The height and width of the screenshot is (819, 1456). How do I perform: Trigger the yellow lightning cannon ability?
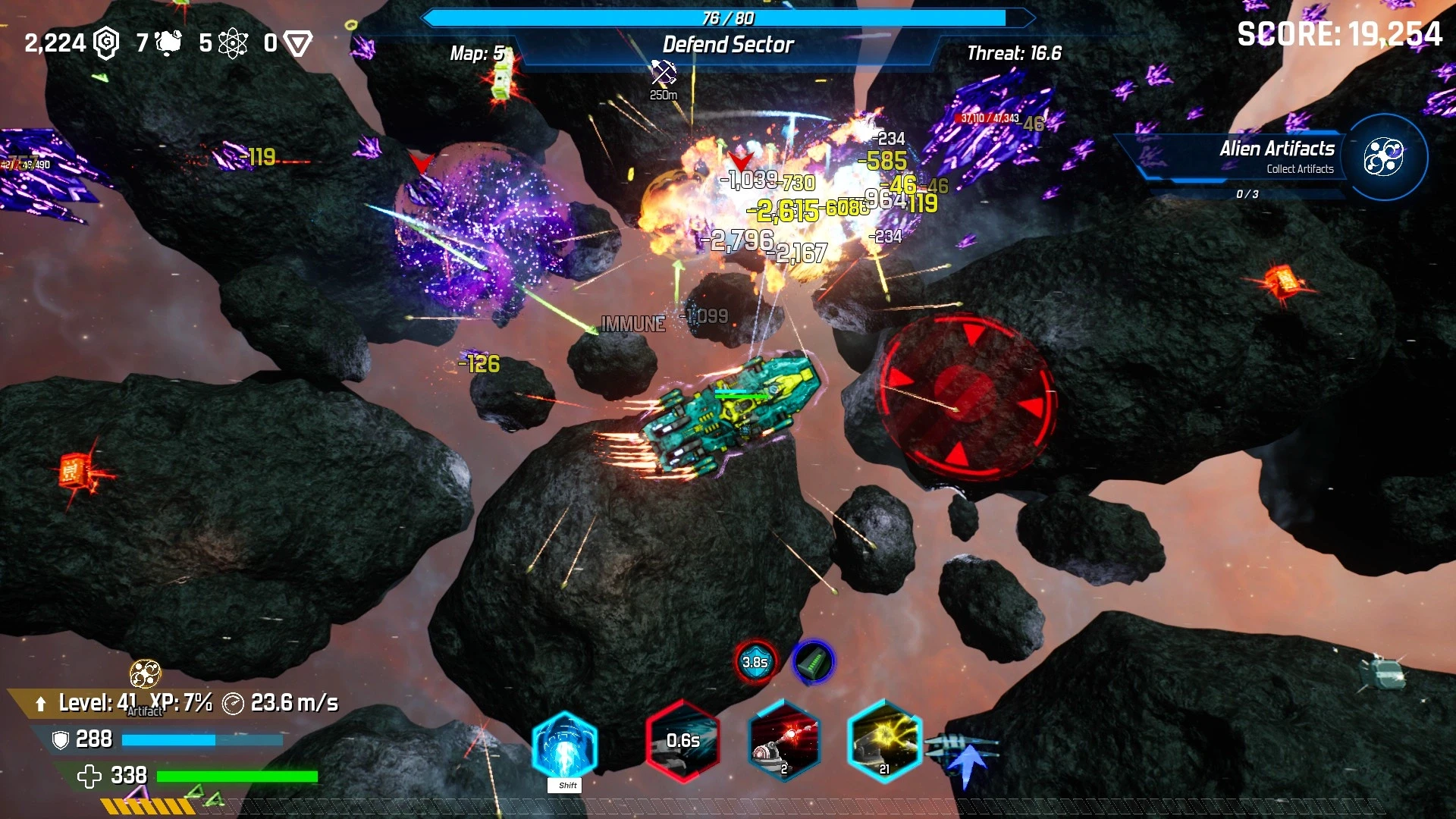click(x=884, y=741)
